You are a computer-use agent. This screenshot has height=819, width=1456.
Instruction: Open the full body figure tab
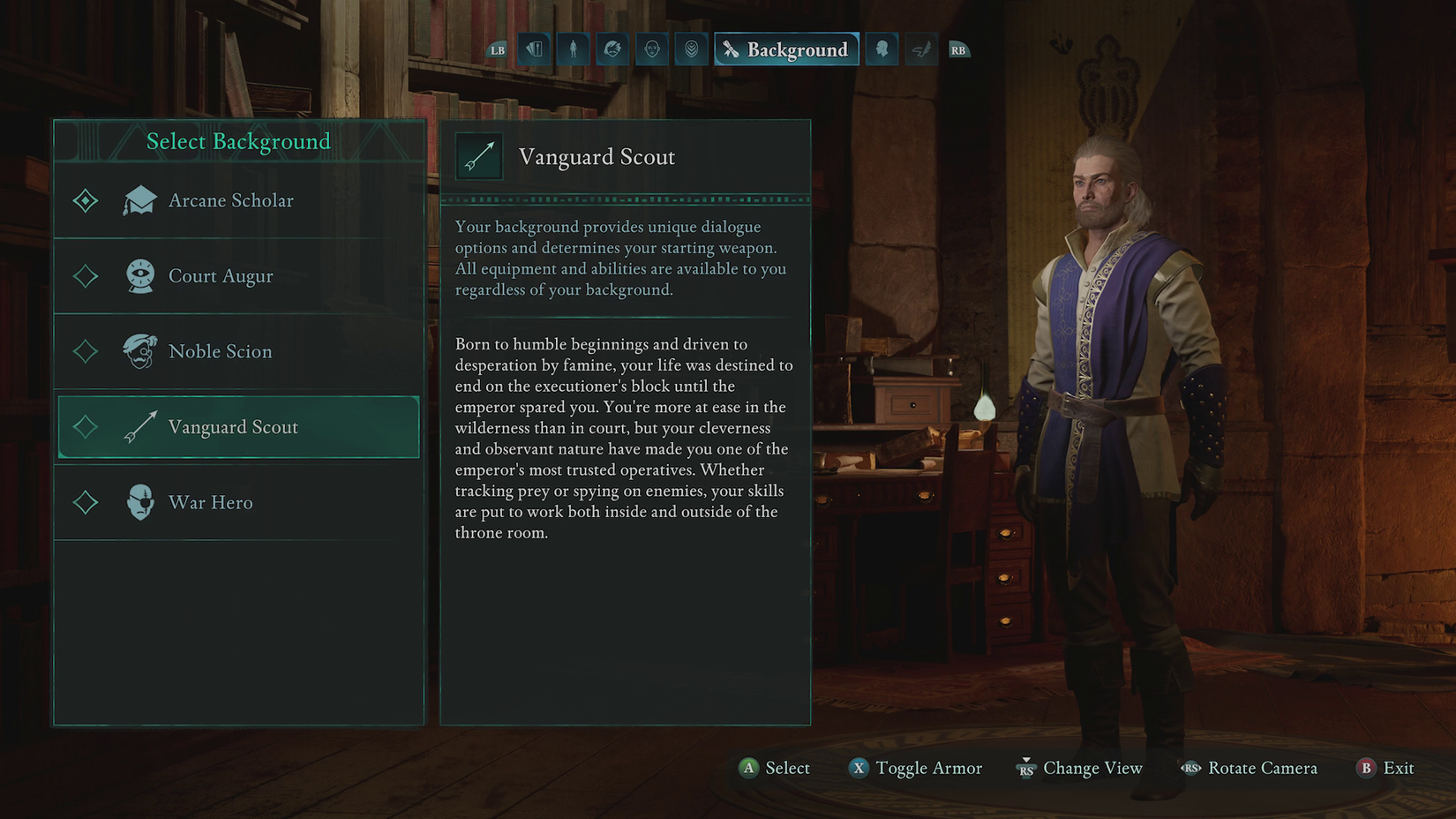pyautogui.click(x=573, y=49)
